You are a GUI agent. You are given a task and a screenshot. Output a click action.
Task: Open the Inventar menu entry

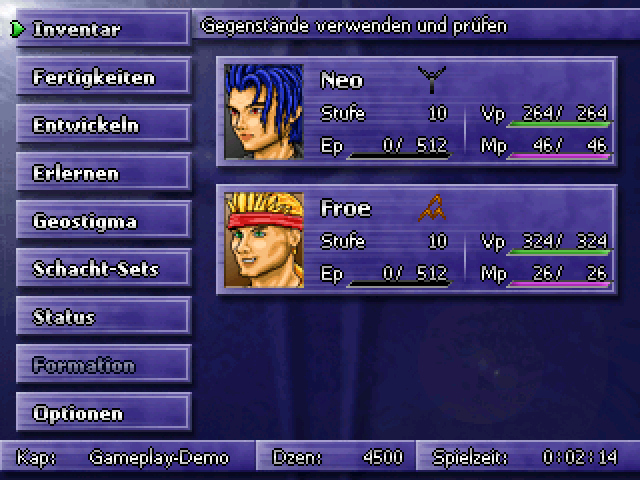click(101, 29)
